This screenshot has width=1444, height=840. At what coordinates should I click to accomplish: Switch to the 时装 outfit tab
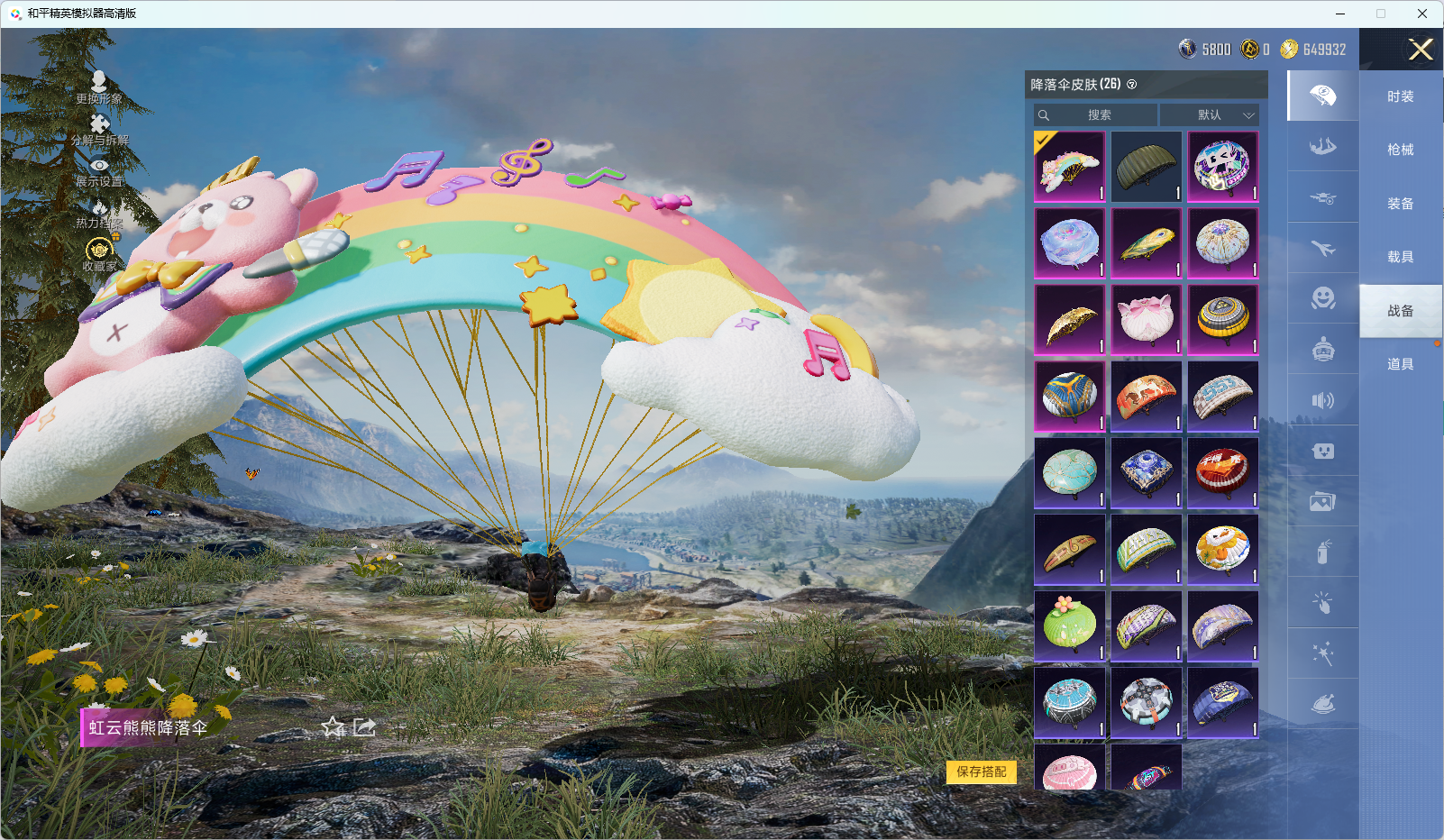[x=1400, y=96]
